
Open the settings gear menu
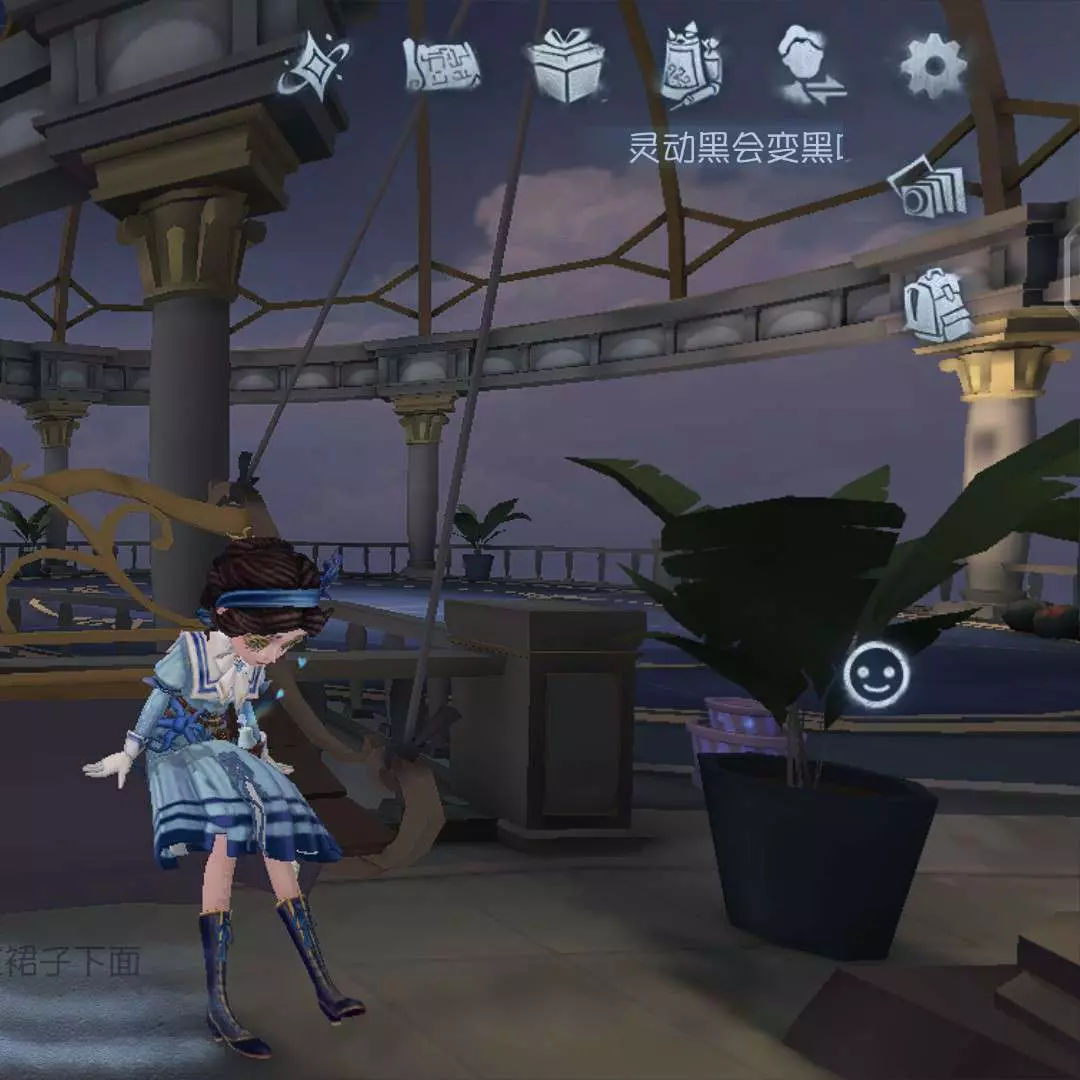tap(933, 66)
